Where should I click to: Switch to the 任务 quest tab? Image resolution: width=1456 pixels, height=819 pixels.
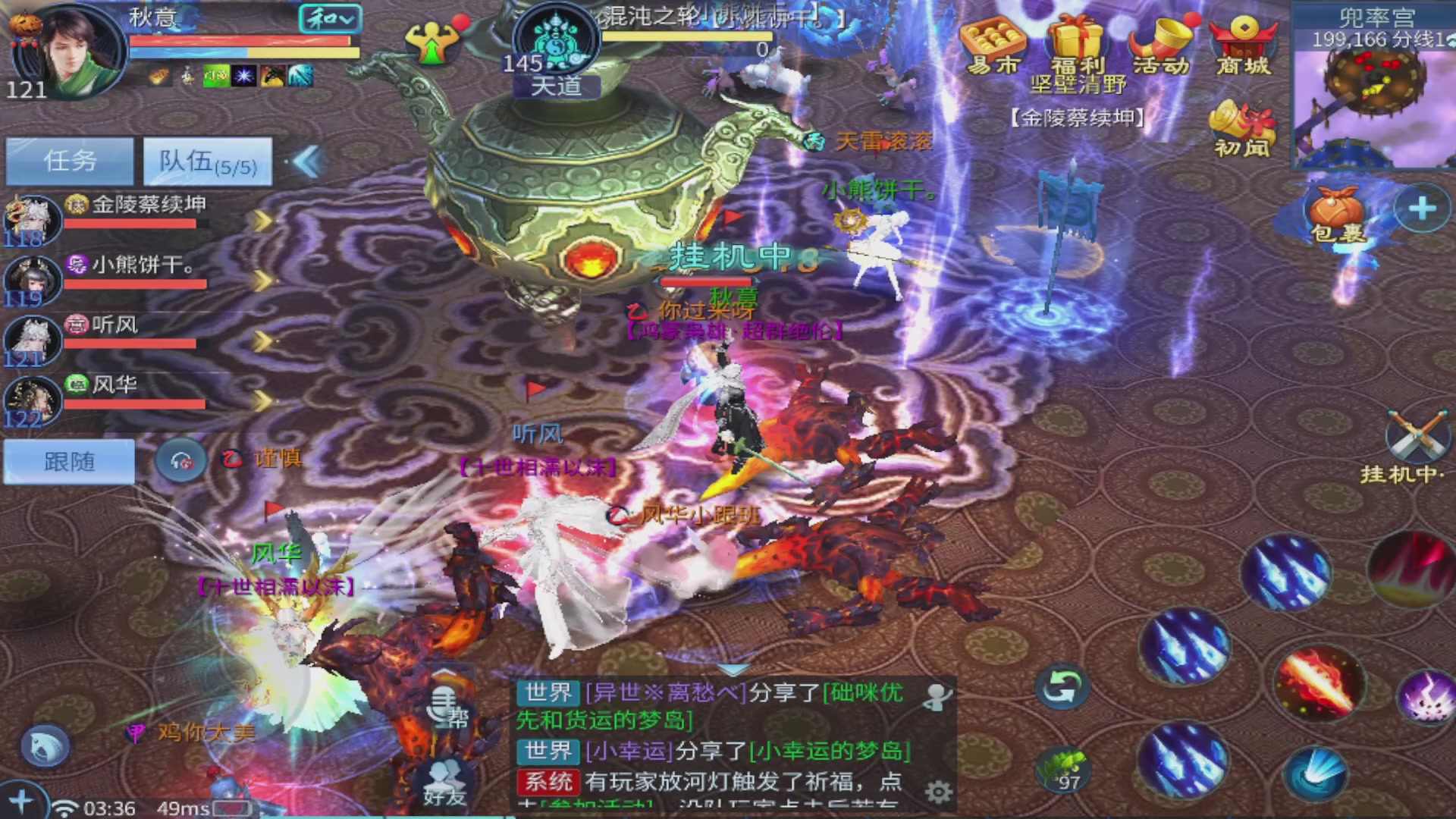pyautogui.click(x=68, y=161)
